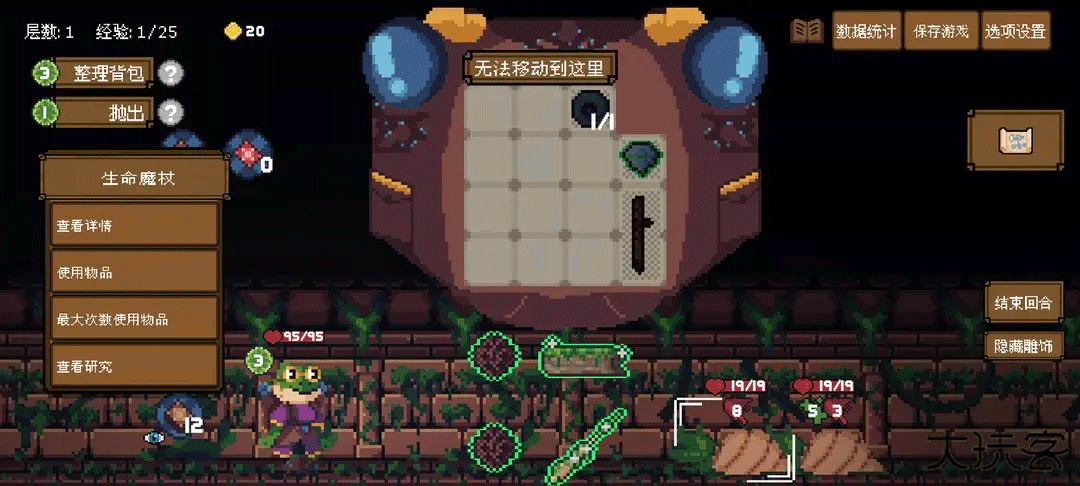Select the dark round shield in backpack
The height and width of the screenshot is (486, 1080).
point(589,107)
